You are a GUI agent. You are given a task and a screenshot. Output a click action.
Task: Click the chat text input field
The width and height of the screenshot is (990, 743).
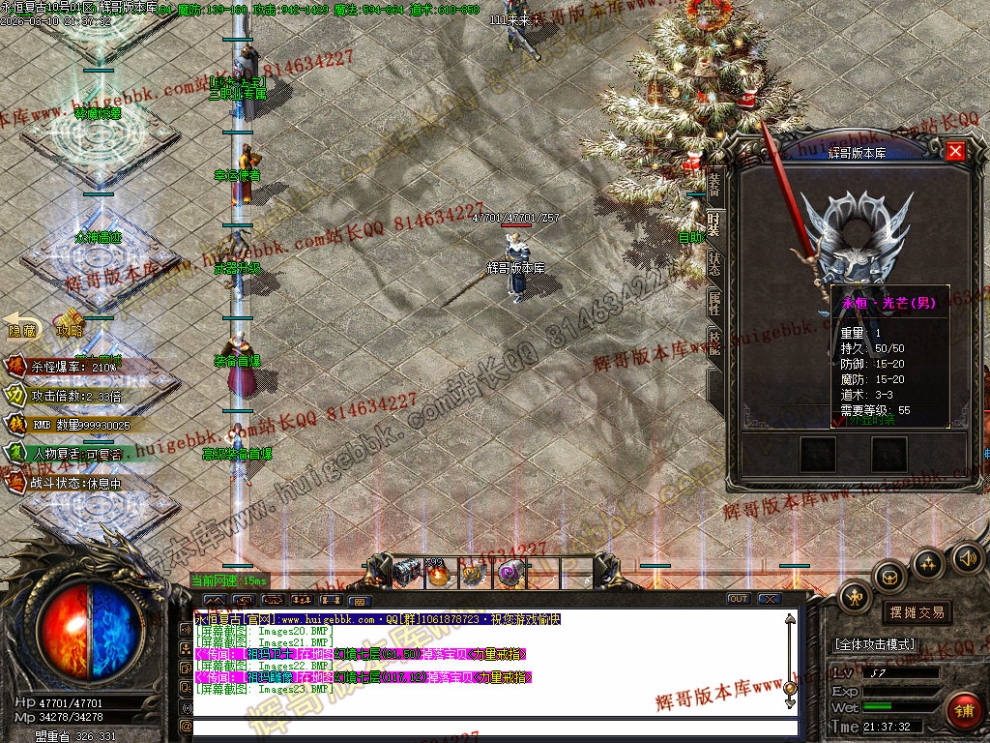click(x=490, y=727)
